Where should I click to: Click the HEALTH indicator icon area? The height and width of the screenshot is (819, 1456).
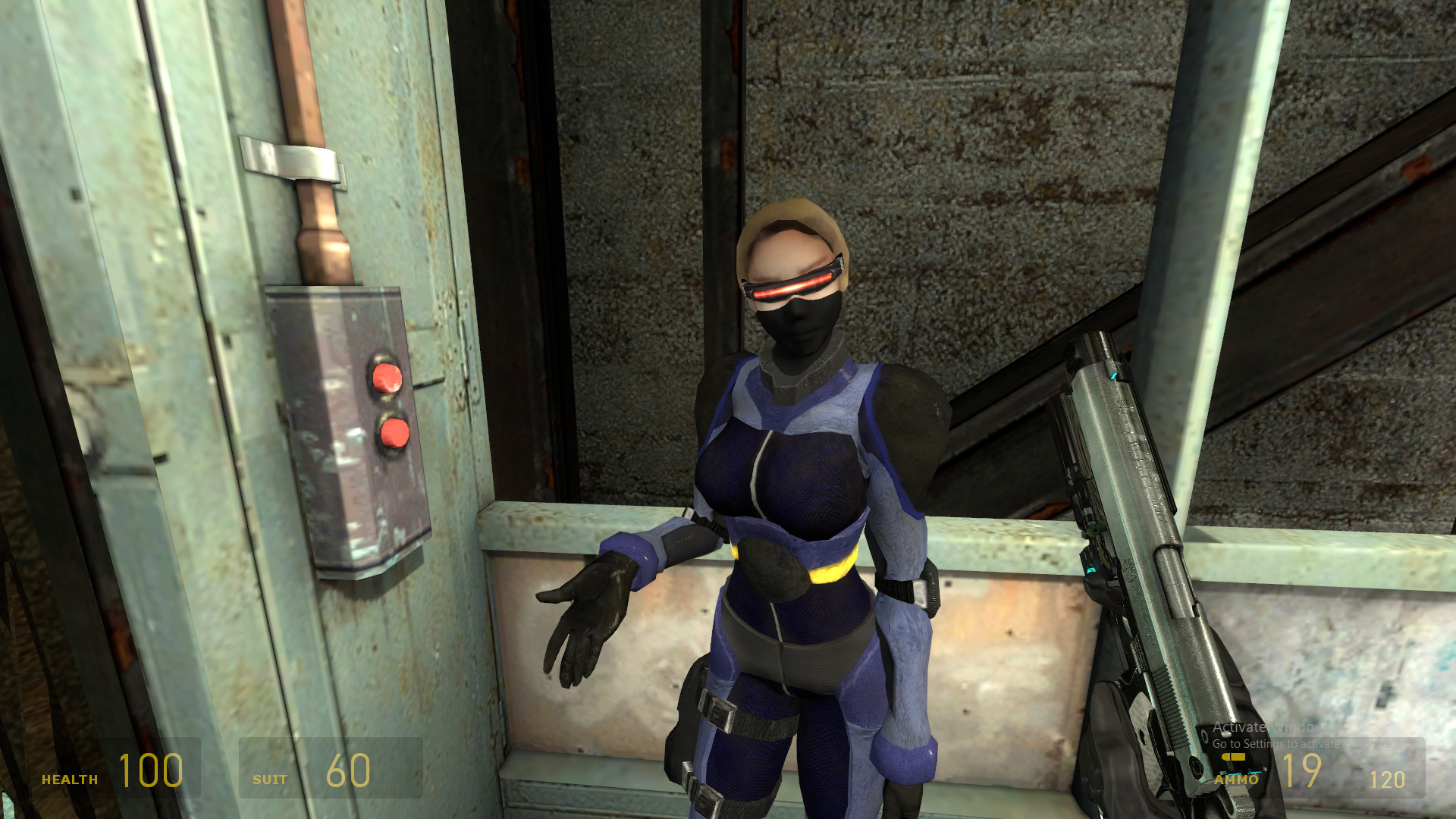click(x=68, y=777)
